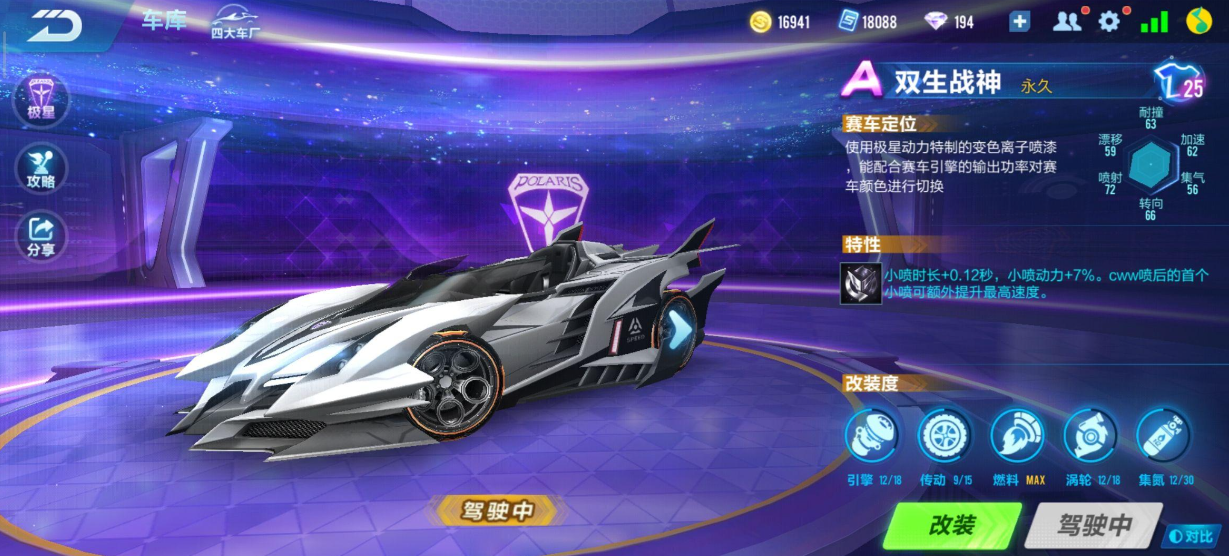The height and width of the screenshot is (556, 1229).
Task: Open the gear settings menu
Action: [1109, 21]
